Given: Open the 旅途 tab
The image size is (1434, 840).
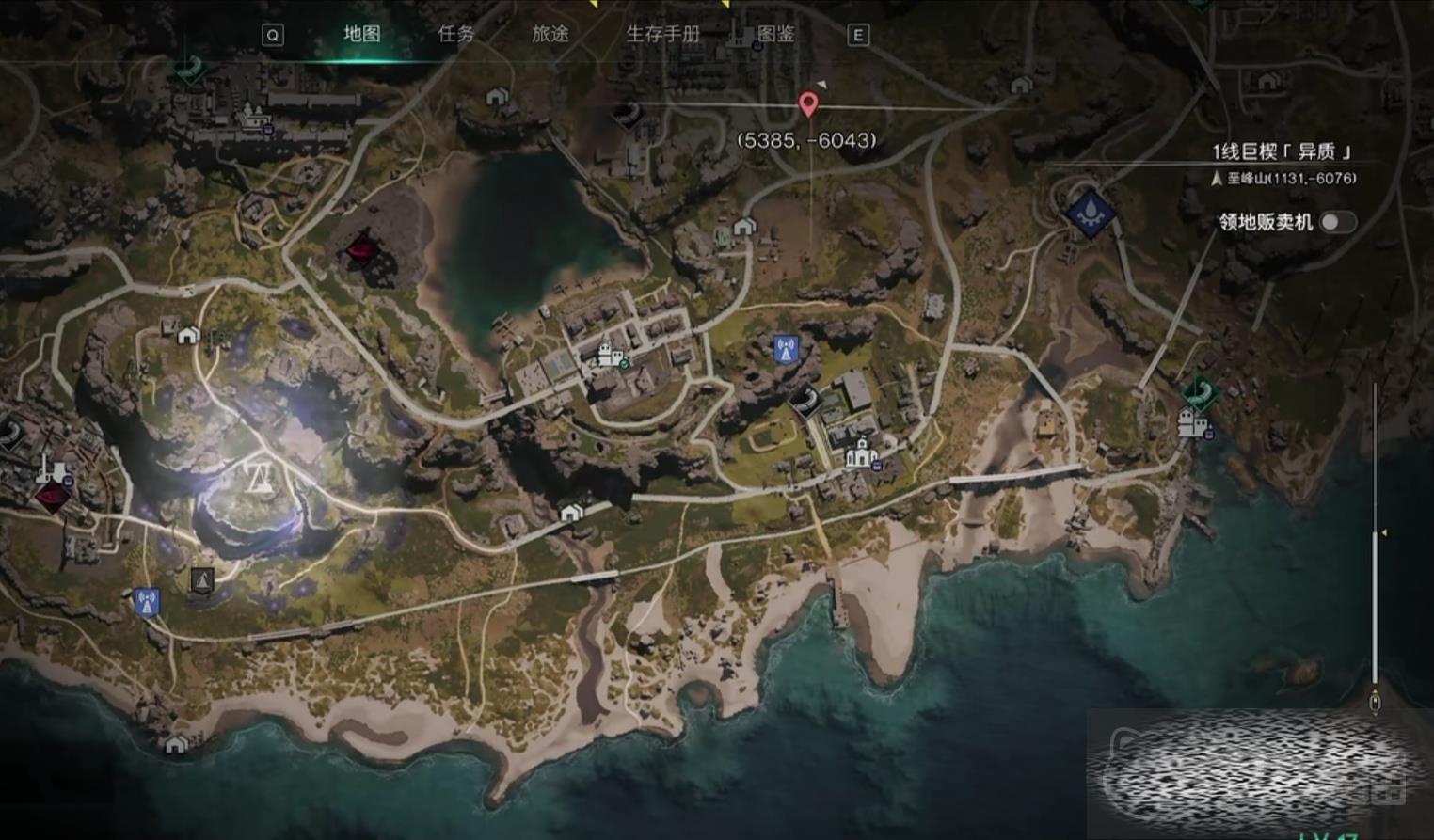Looking at the screenshot, I should tap(550, 34).
